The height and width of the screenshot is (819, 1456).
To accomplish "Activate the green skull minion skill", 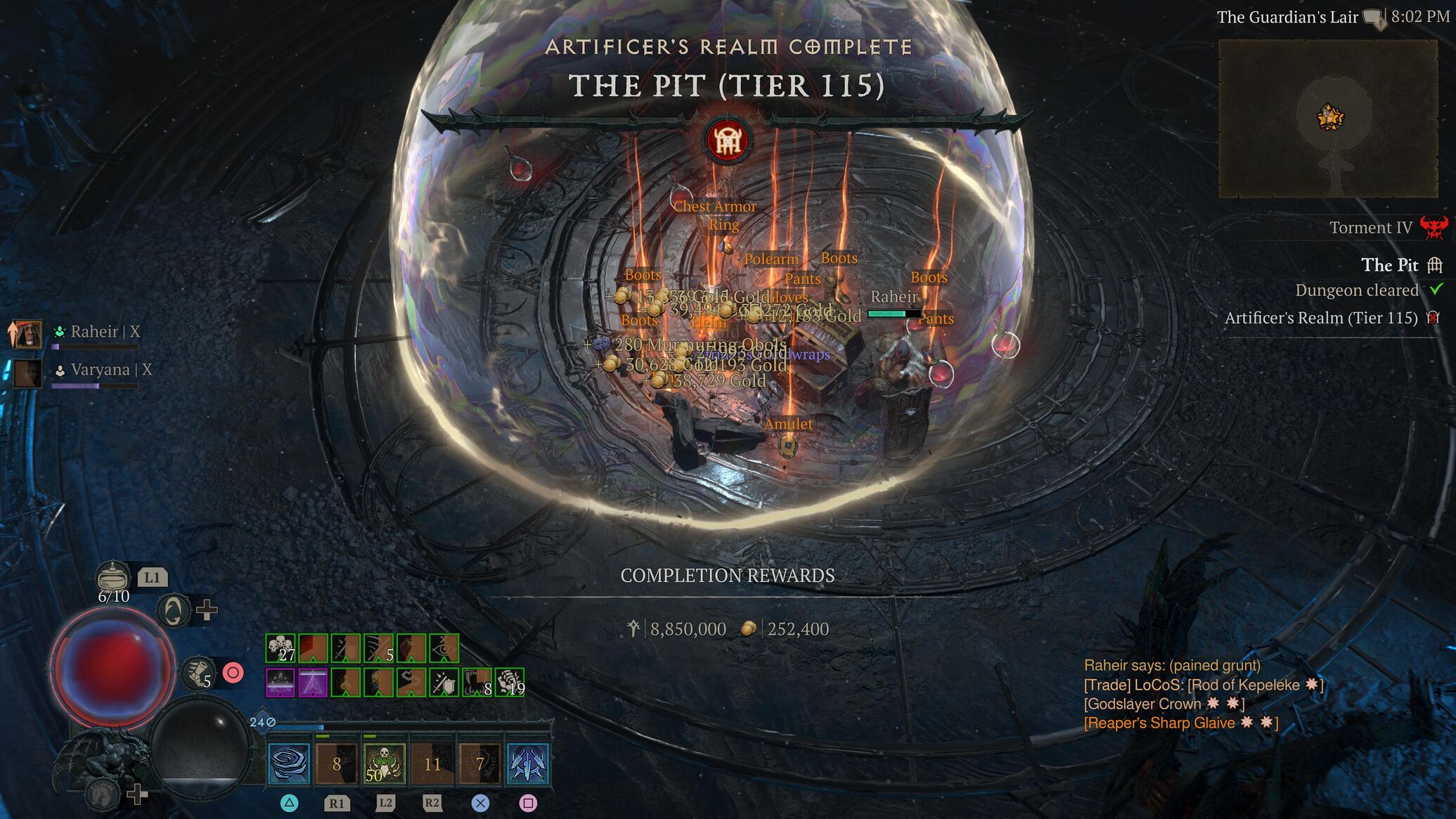I will pos(385,763).
